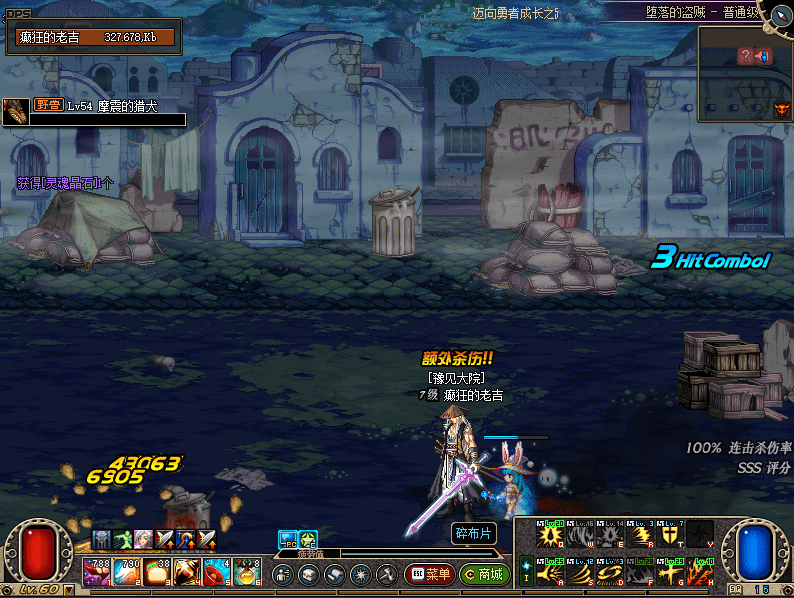This screenshot has width=794, height=598.
Task: Use the red megaphone item in slot 5
Action: point(217,572)
